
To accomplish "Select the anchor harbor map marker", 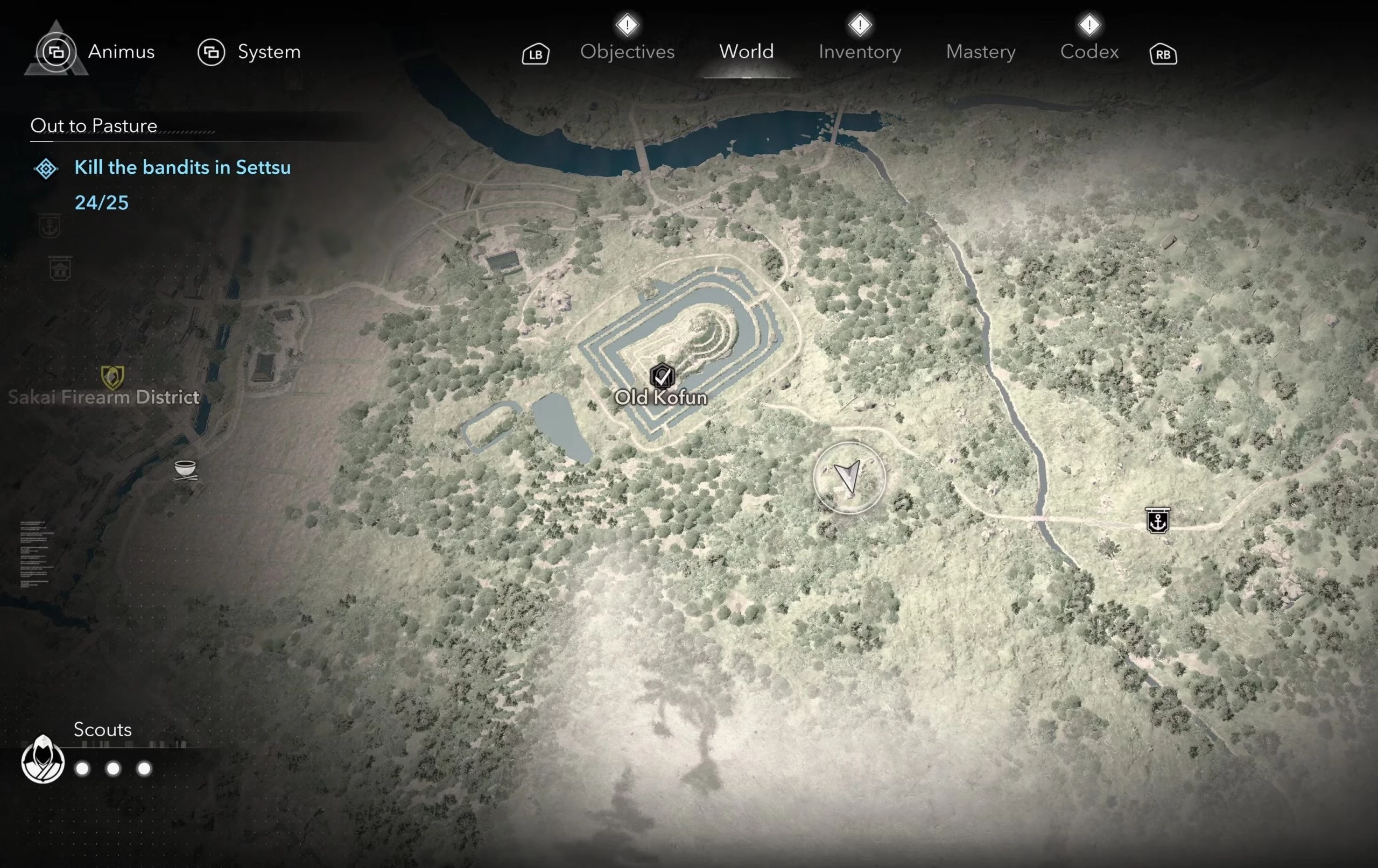I will click(1158, 521).
